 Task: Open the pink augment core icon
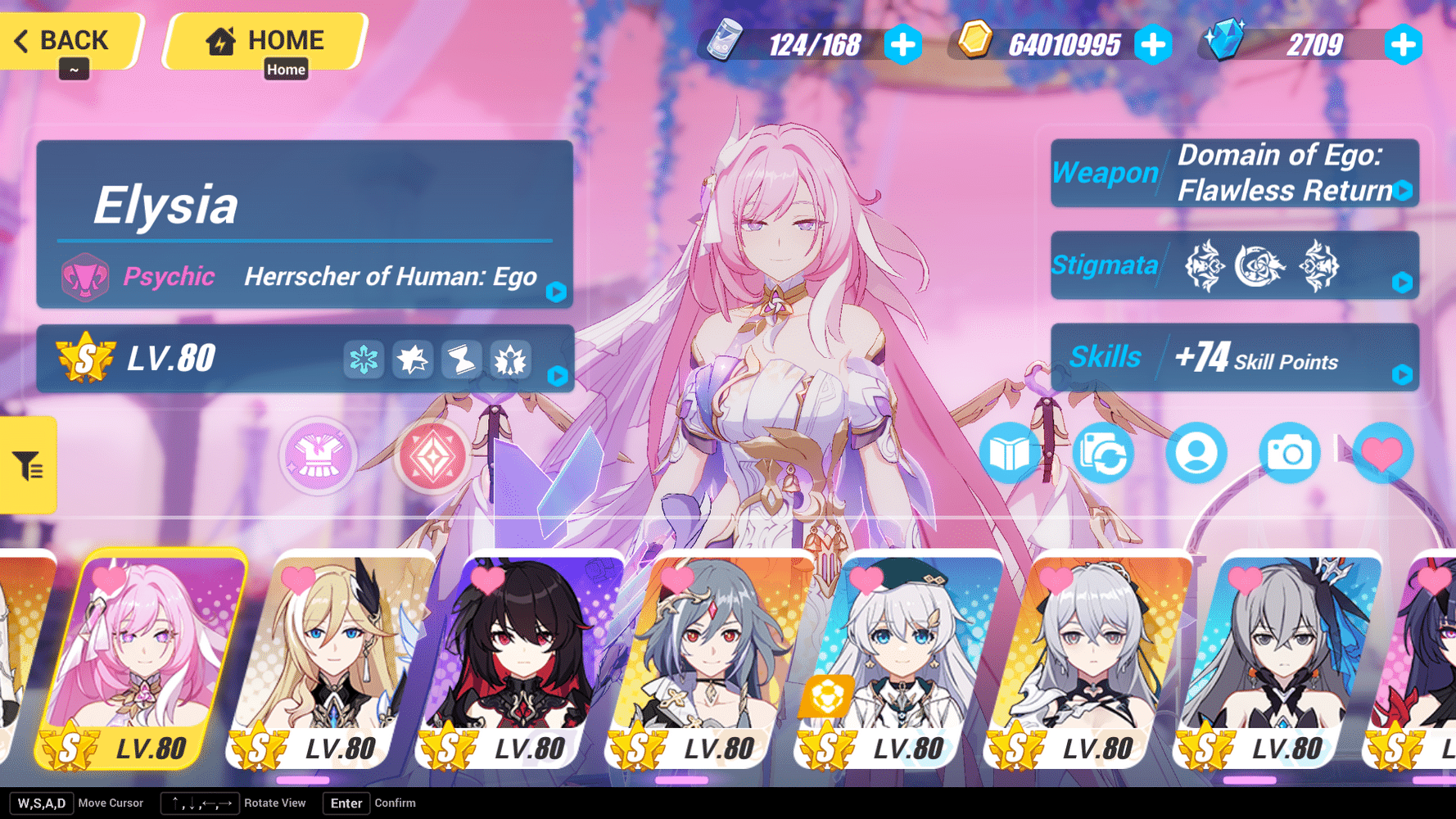(x=434, y=457)
